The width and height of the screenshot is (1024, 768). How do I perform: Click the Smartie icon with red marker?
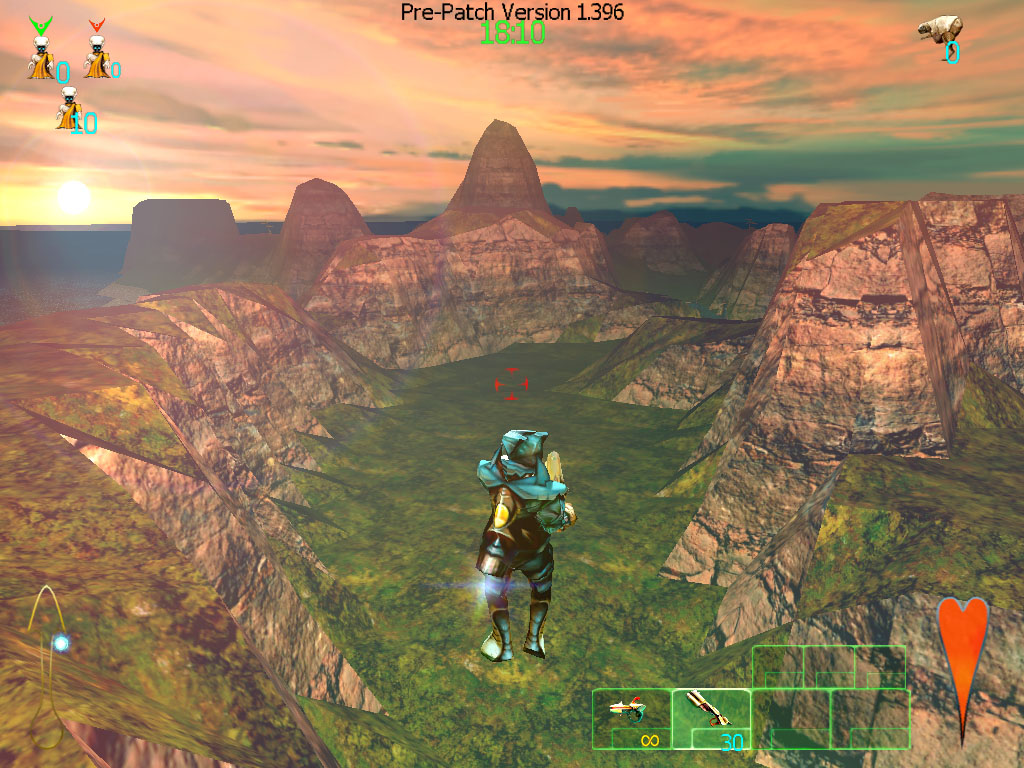coord(96,55)
